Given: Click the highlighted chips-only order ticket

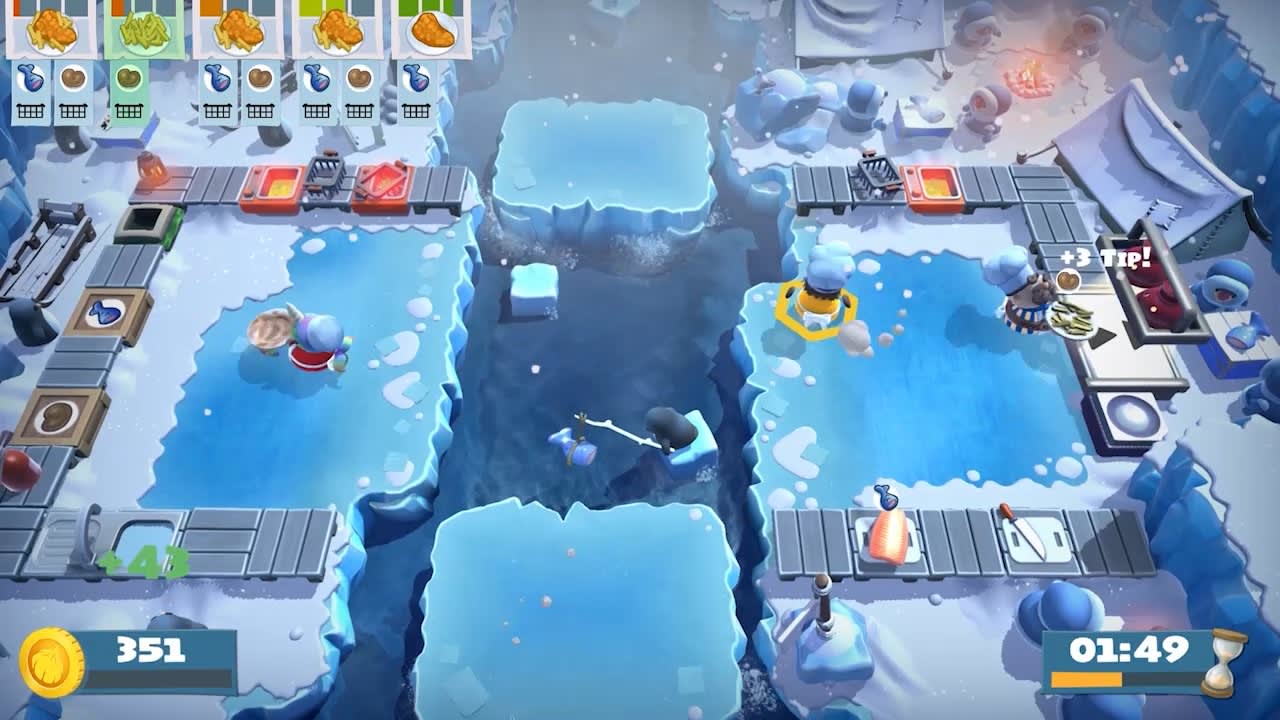Looking at the screenshot, I should click(143, 32).
